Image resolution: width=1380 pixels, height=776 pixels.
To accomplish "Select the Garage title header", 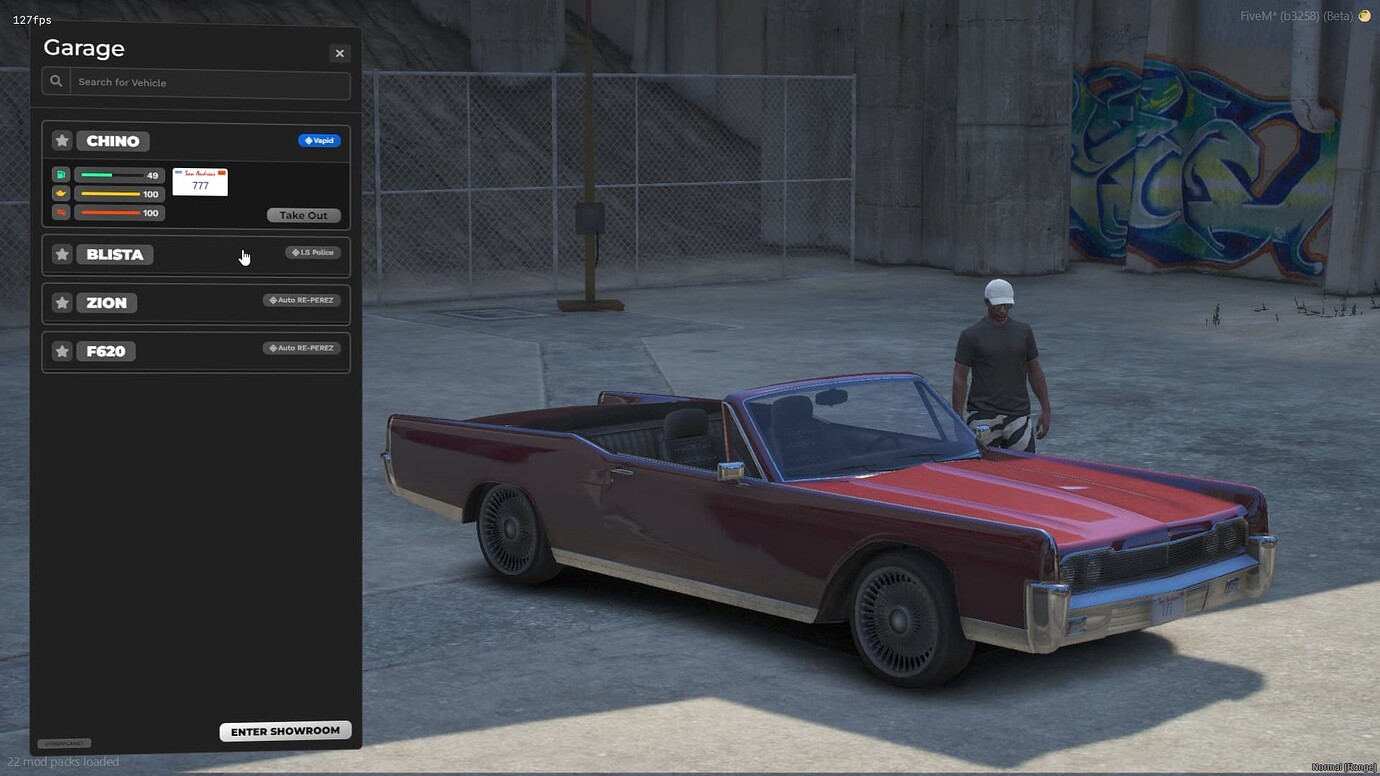I will click(x=83, y=47).
